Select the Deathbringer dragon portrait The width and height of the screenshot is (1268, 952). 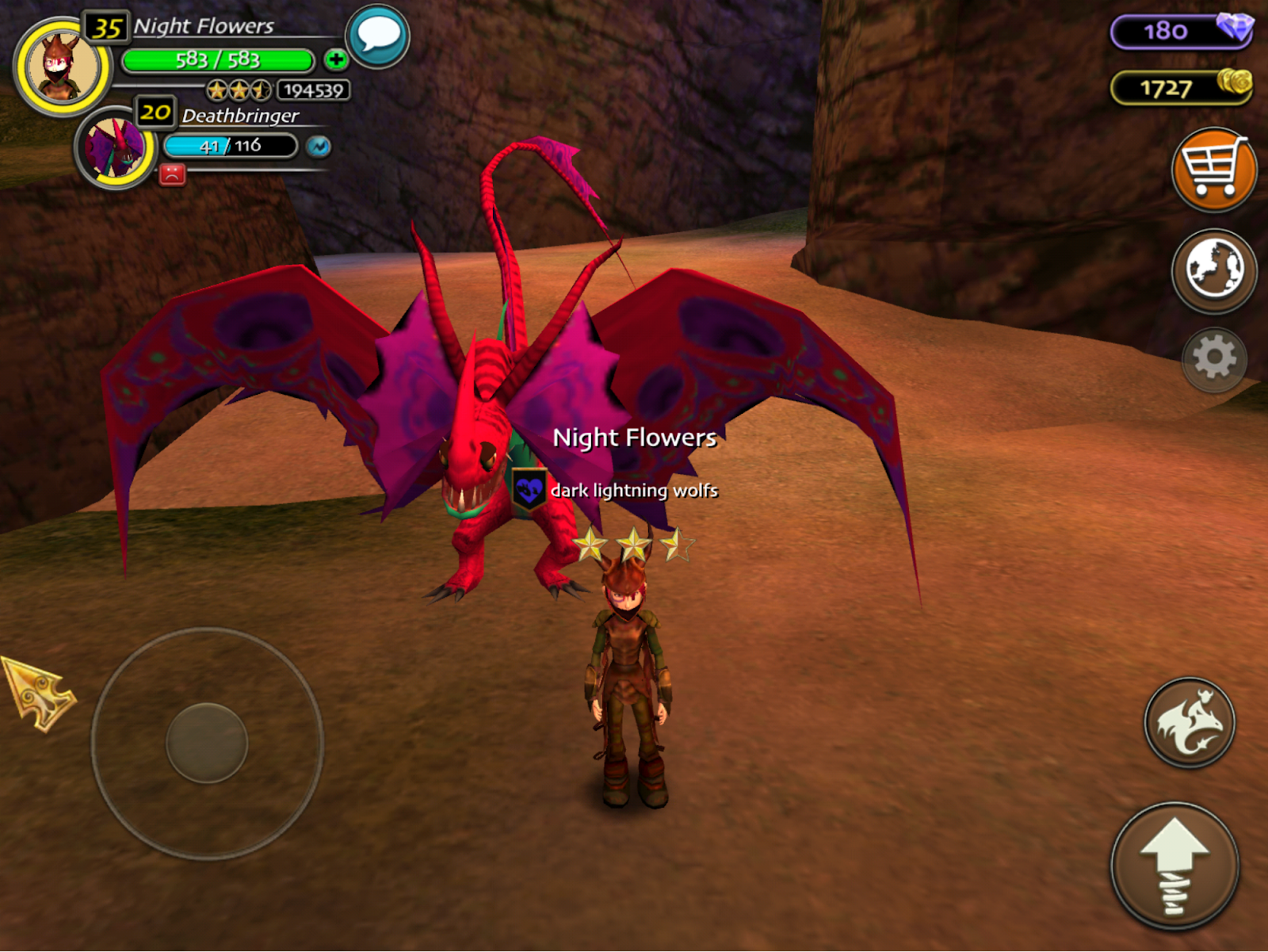point(116,148)
